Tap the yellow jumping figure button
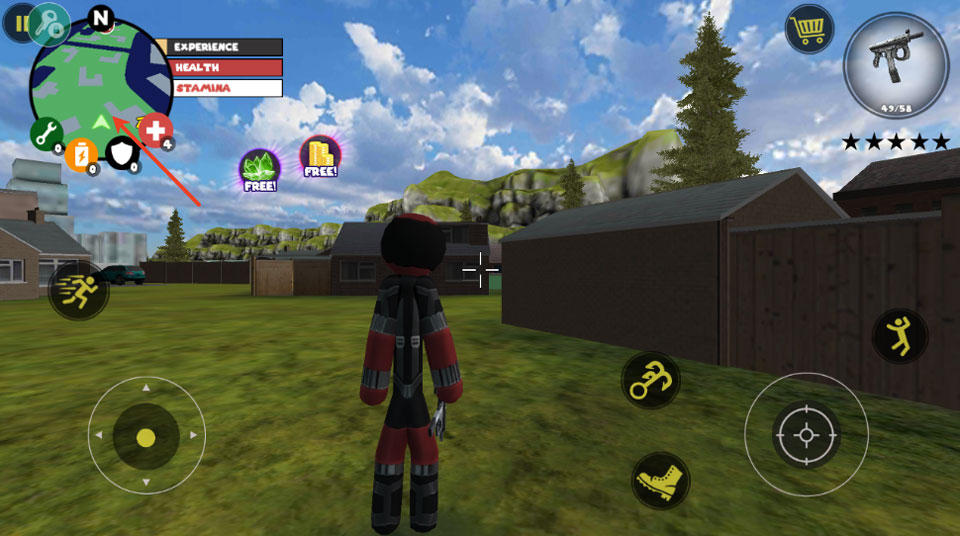The height and width of the screenshot is (536, 960). (x=900, y=335)
